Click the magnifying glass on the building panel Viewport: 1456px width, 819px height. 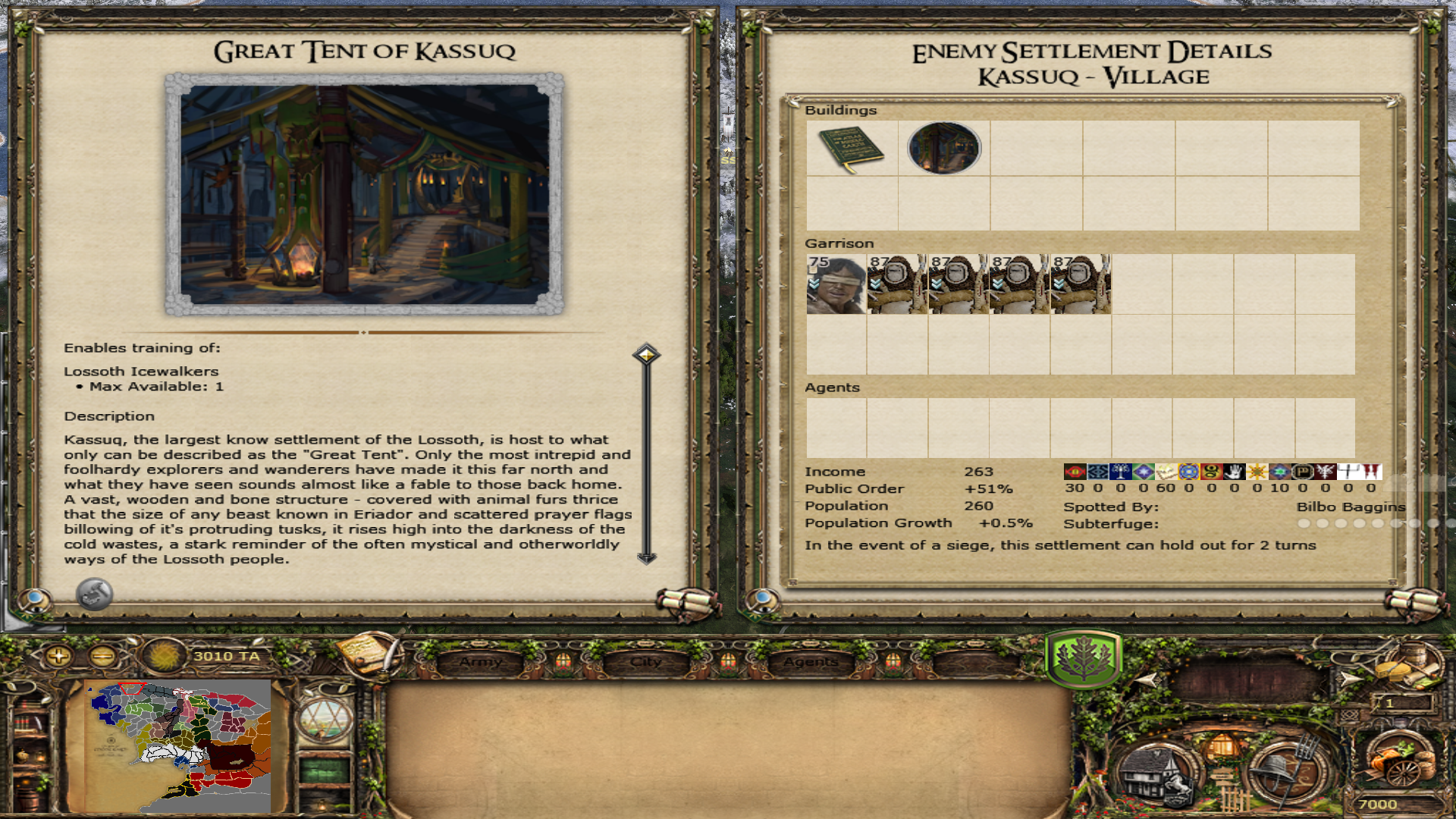coord(34,600)
